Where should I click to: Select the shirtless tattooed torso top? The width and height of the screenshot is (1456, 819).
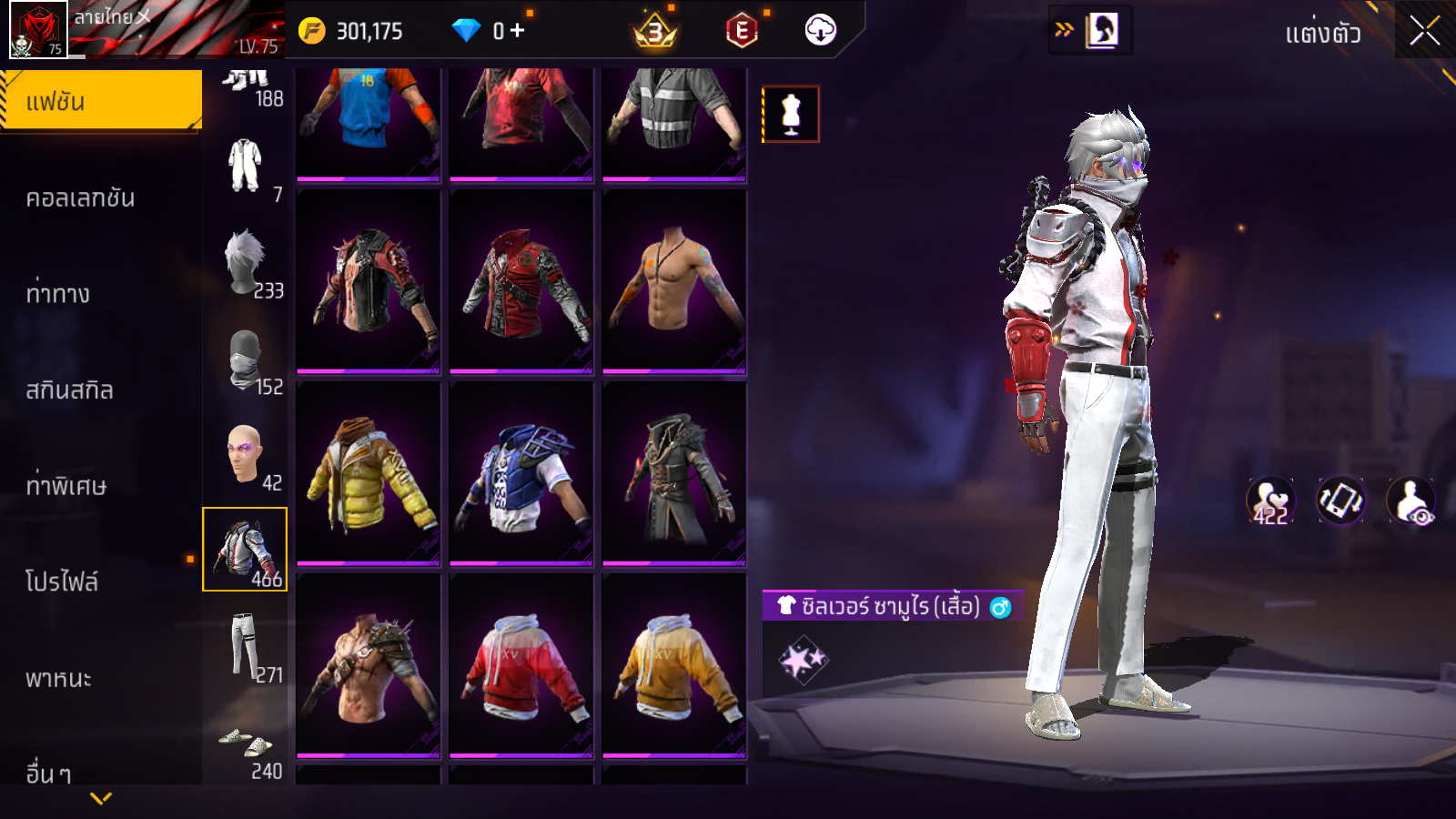coord(673,282)
